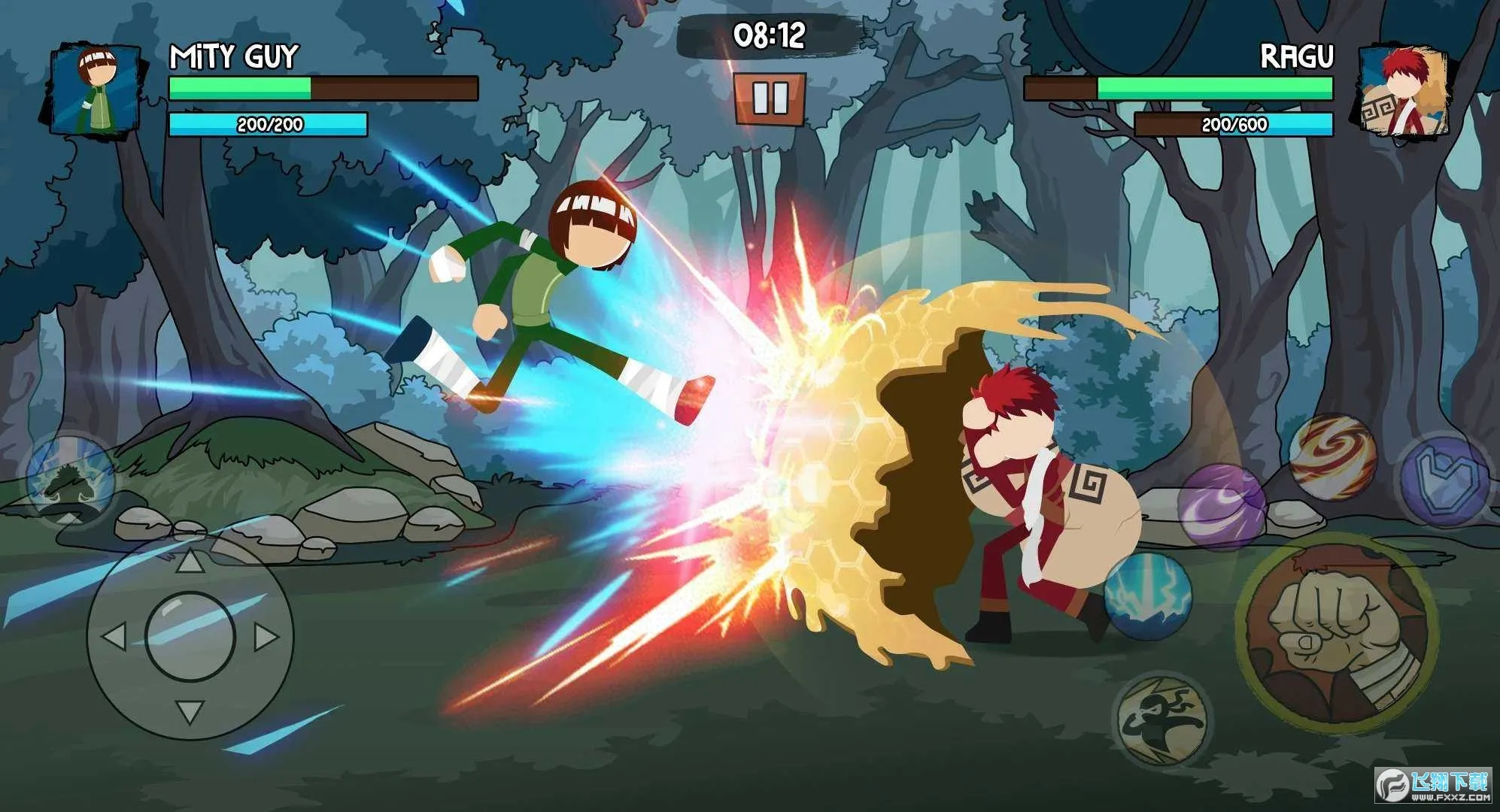1500x812 pixels.
Task: Pause the fight with the pause button
Action: pyautogui.click(x=770, y=98)
